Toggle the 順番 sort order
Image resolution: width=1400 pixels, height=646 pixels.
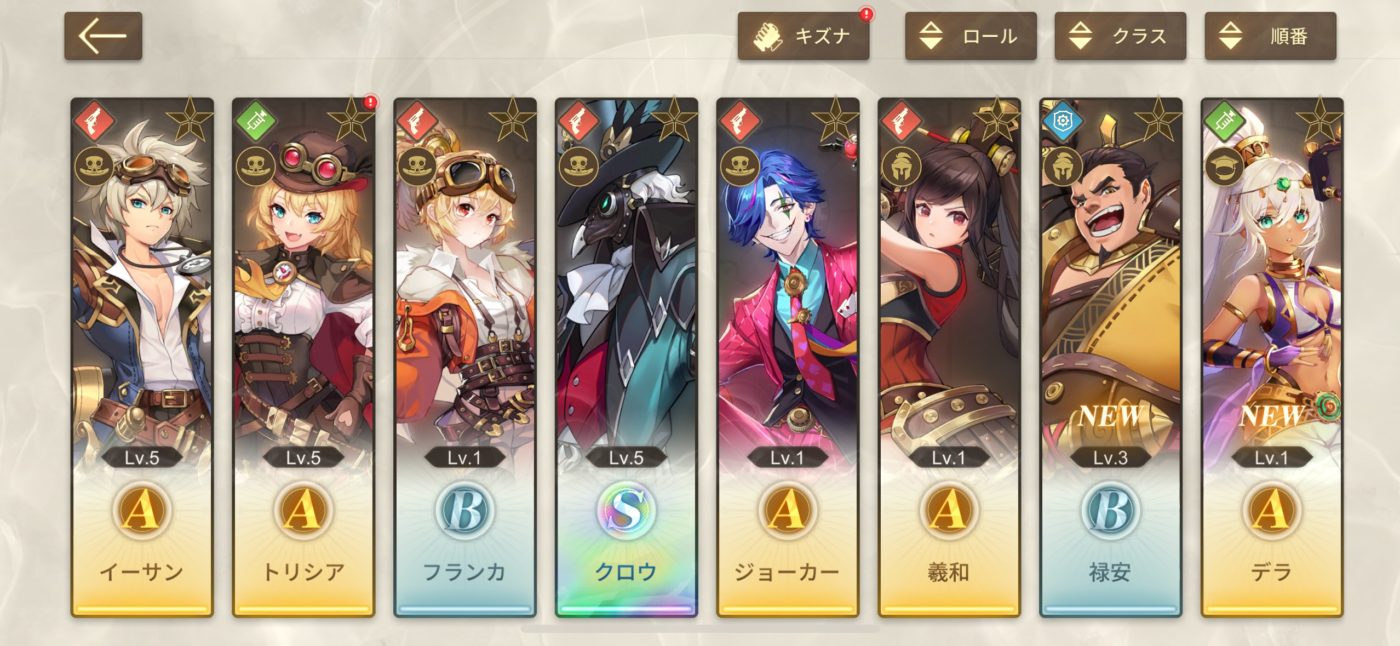click(x=1270, y=37)
